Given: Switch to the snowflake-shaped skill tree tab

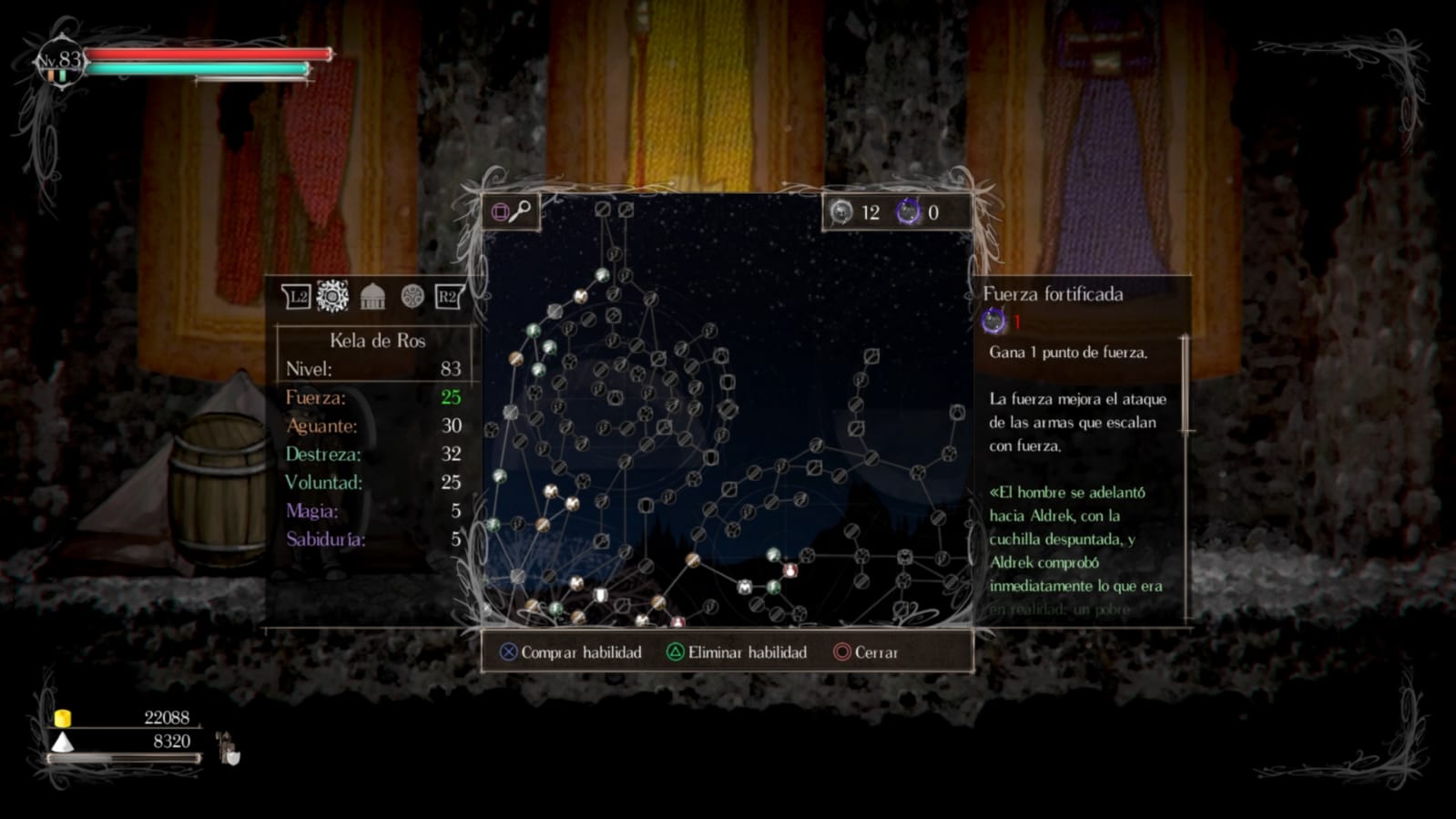Looking at the screenshot, I should click(332, 296).
